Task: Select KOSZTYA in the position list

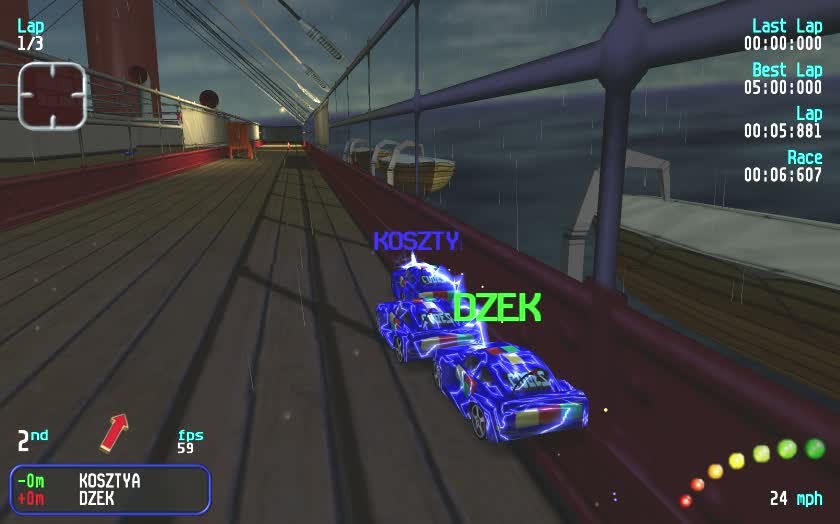Action: (109, 481)
